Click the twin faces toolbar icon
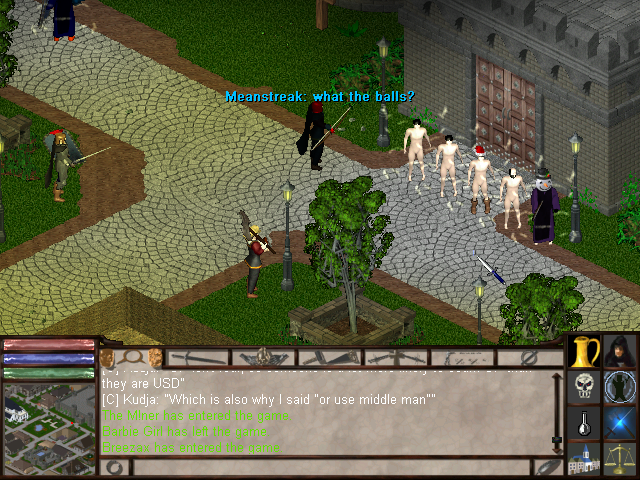The height and width of the screenshot is (480, 640). coord(130,357)
